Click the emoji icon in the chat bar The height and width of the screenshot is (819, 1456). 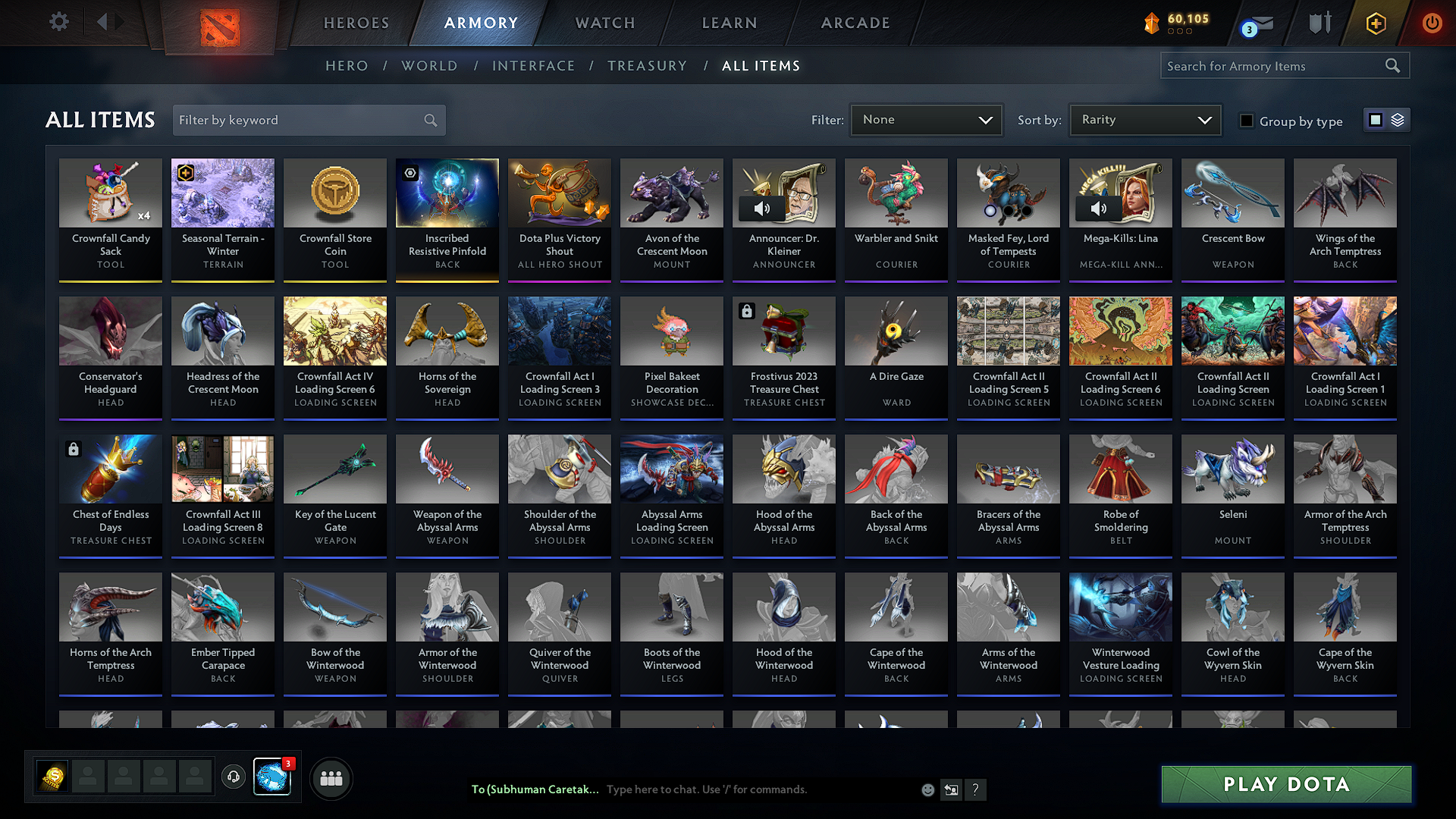point(927,789)
